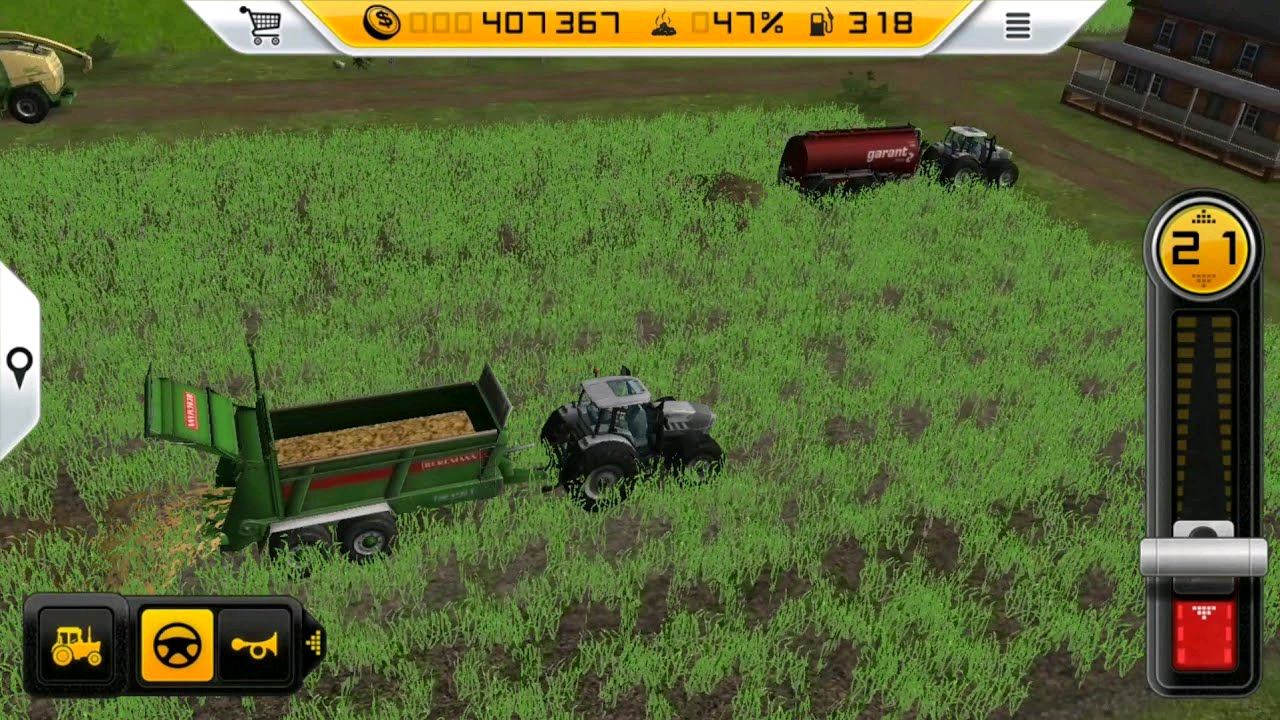
Task: Expand the vehicle controls panel arrow
Action: 315,643
